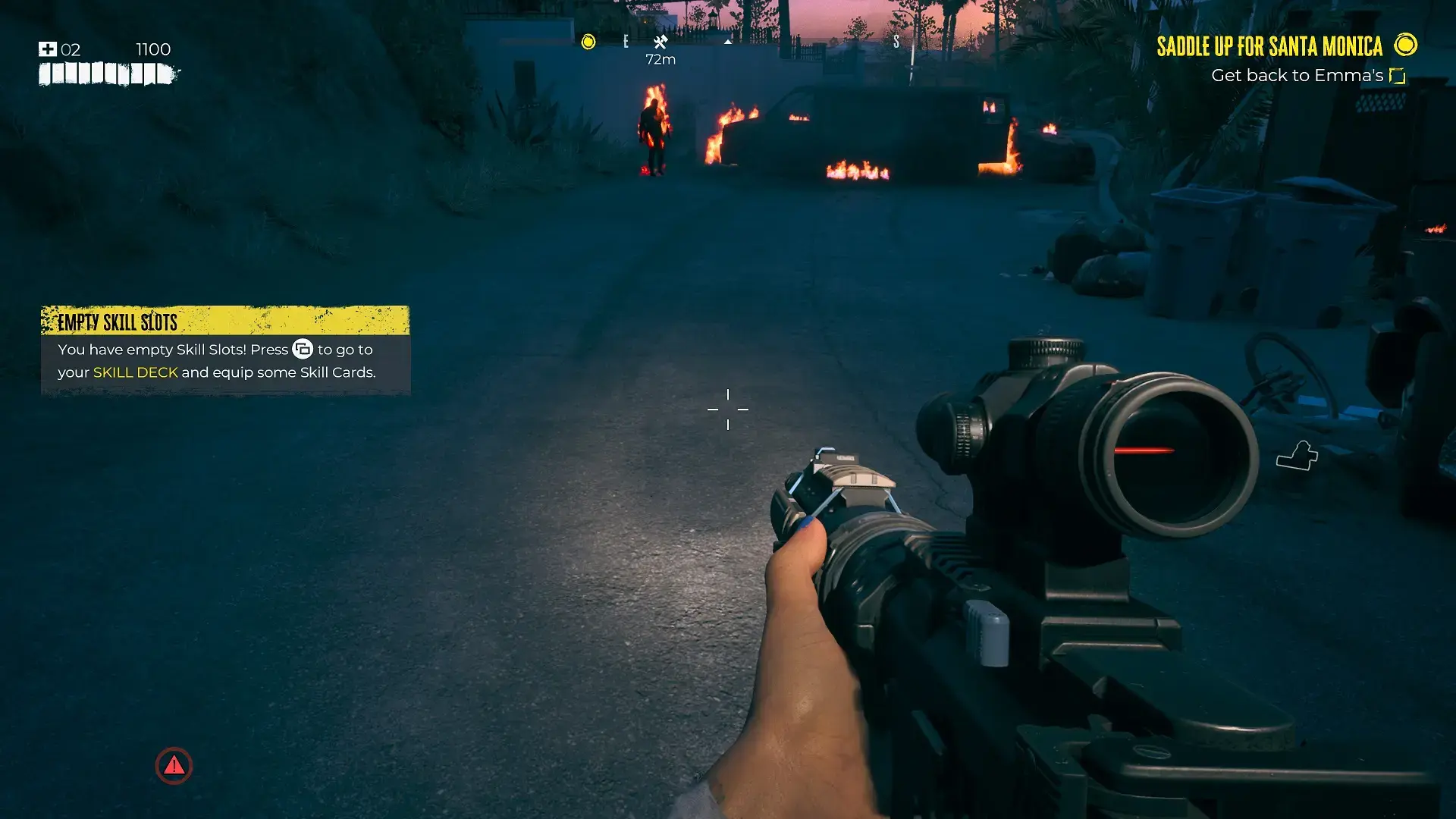Click the yellow objective marker on the compass

point(588,42)
